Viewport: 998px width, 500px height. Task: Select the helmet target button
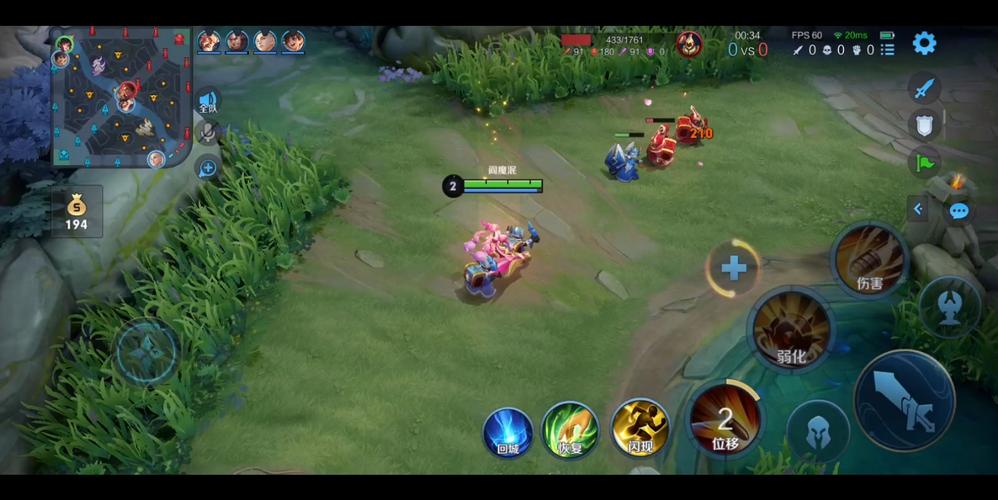[x=817, y=430]
